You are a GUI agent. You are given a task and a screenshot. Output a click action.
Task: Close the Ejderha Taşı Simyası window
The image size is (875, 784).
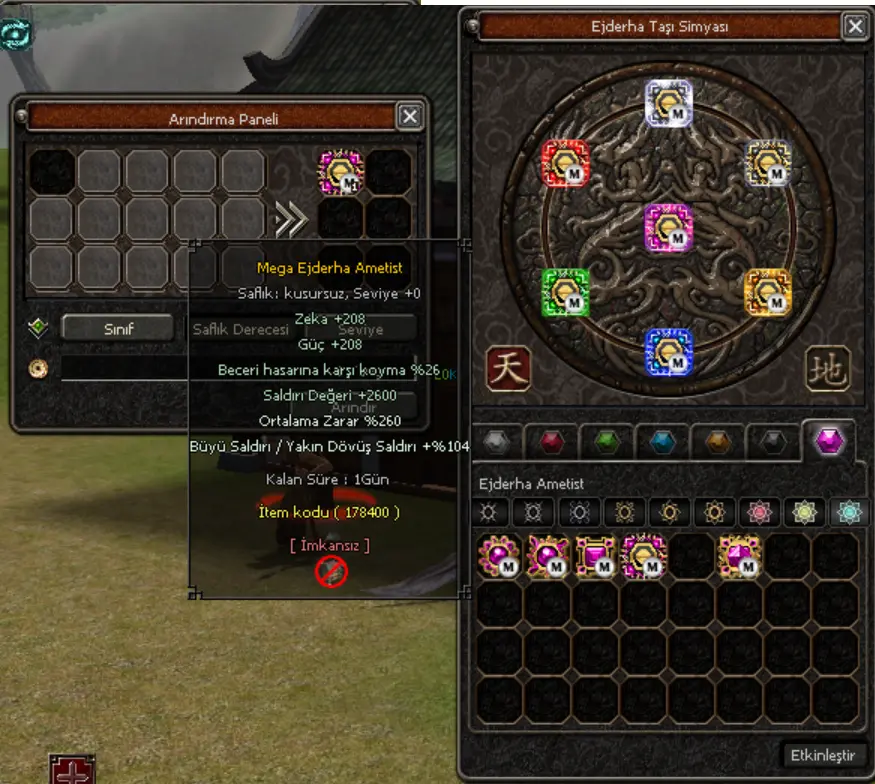854,27
